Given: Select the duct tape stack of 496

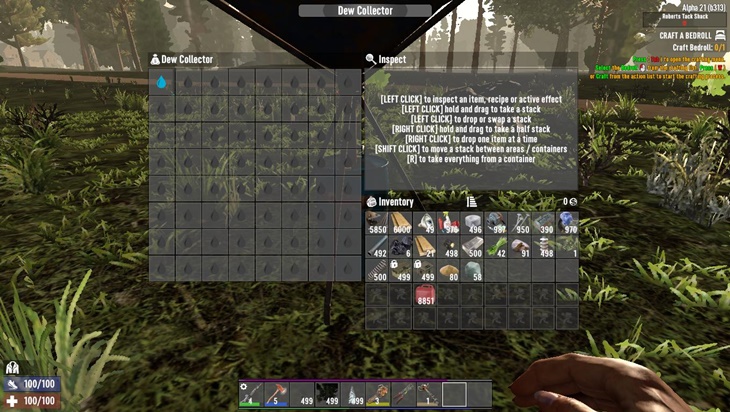Looking at the screenshot, I should tap(472, 222).
